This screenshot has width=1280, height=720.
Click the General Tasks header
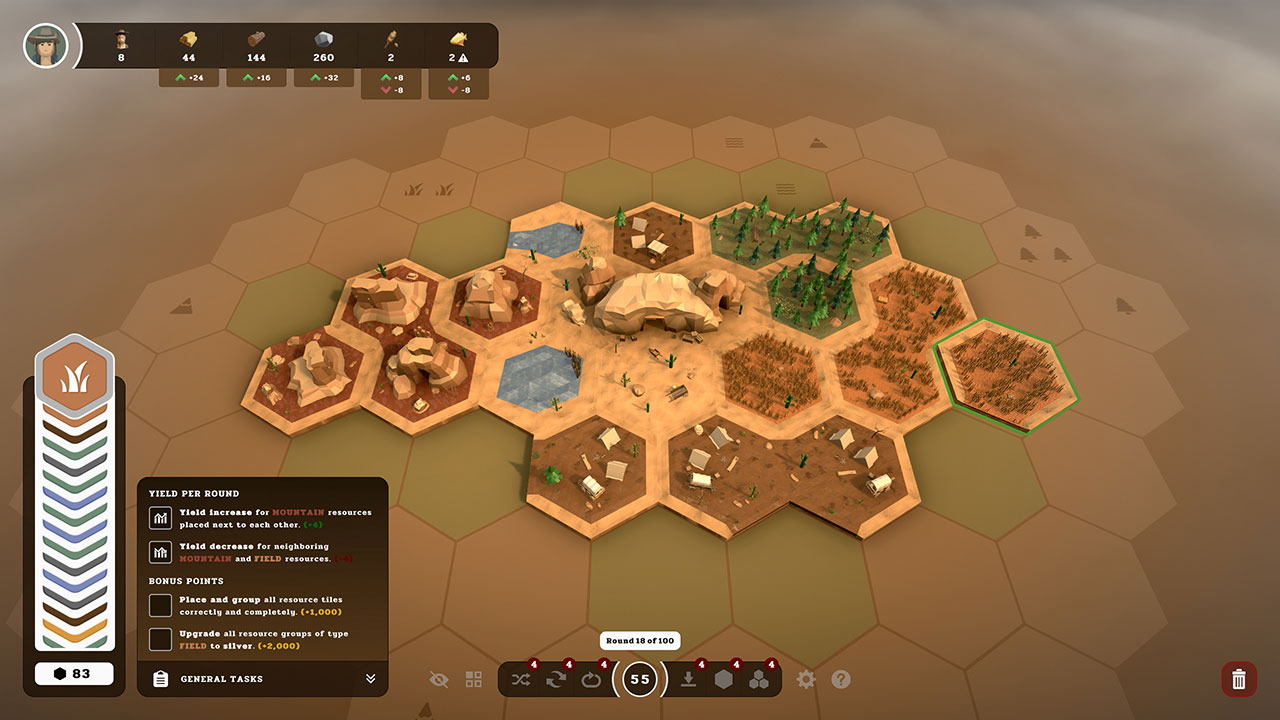tap(220, 679)
